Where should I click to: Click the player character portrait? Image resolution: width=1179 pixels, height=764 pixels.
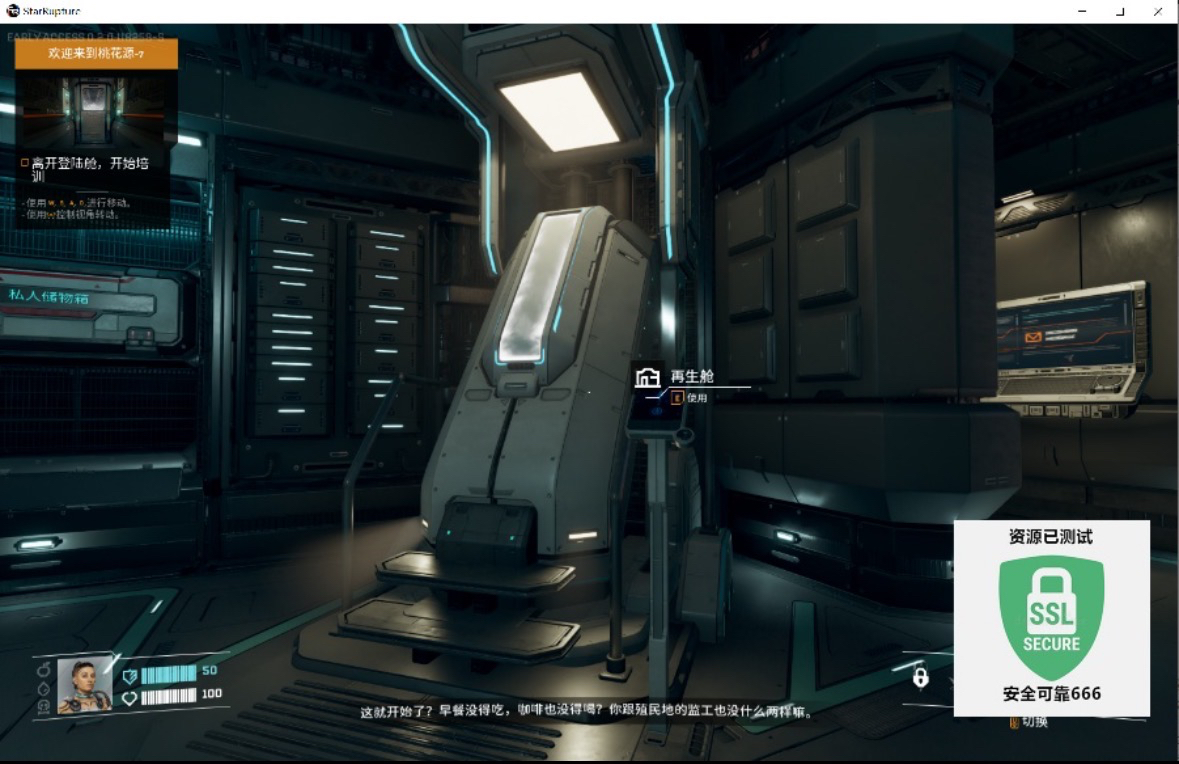pos(84,686)
